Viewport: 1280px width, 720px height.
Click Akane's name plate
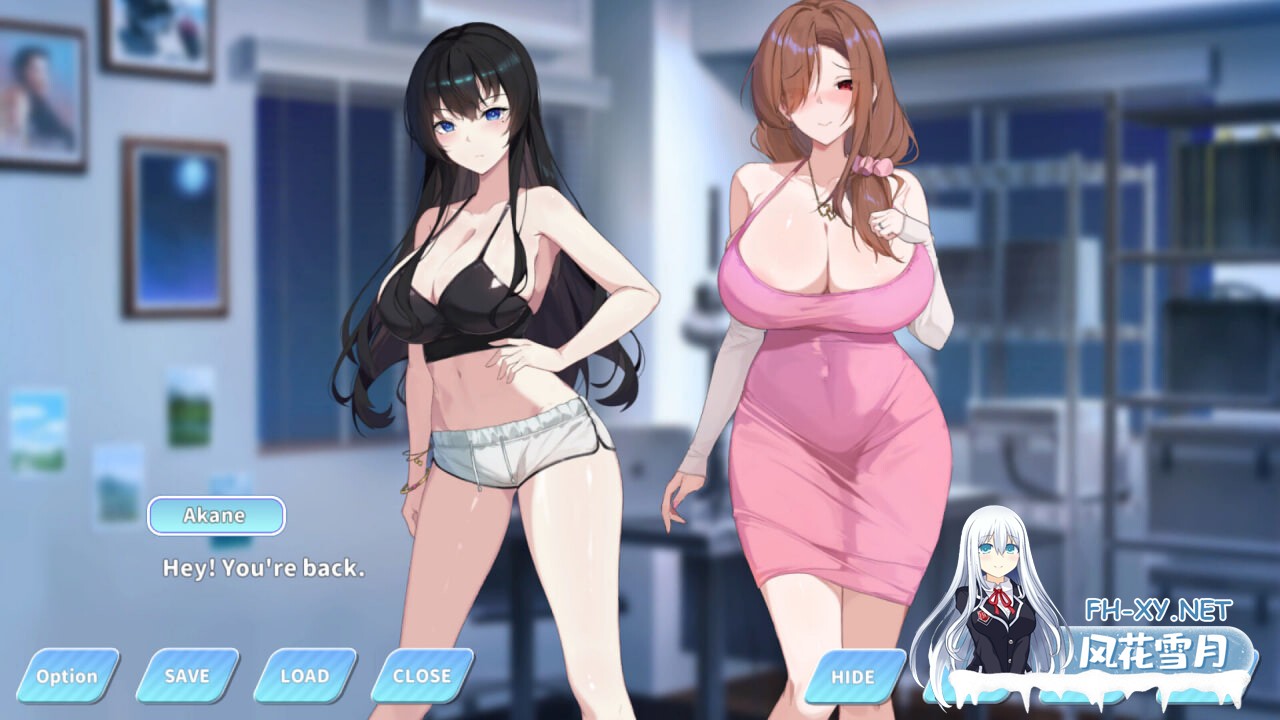216,515
